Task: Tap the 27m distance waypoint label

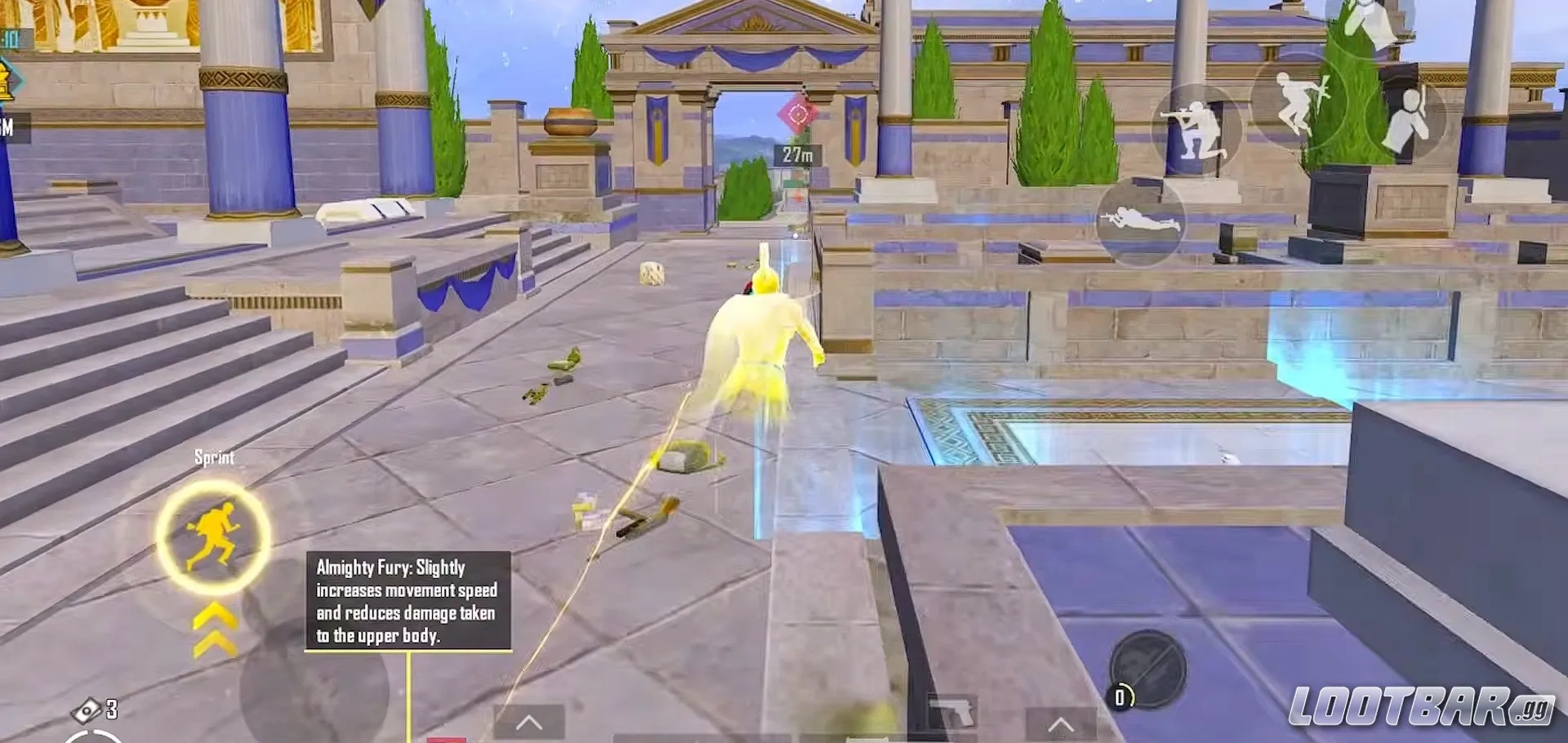Action: 798,154
